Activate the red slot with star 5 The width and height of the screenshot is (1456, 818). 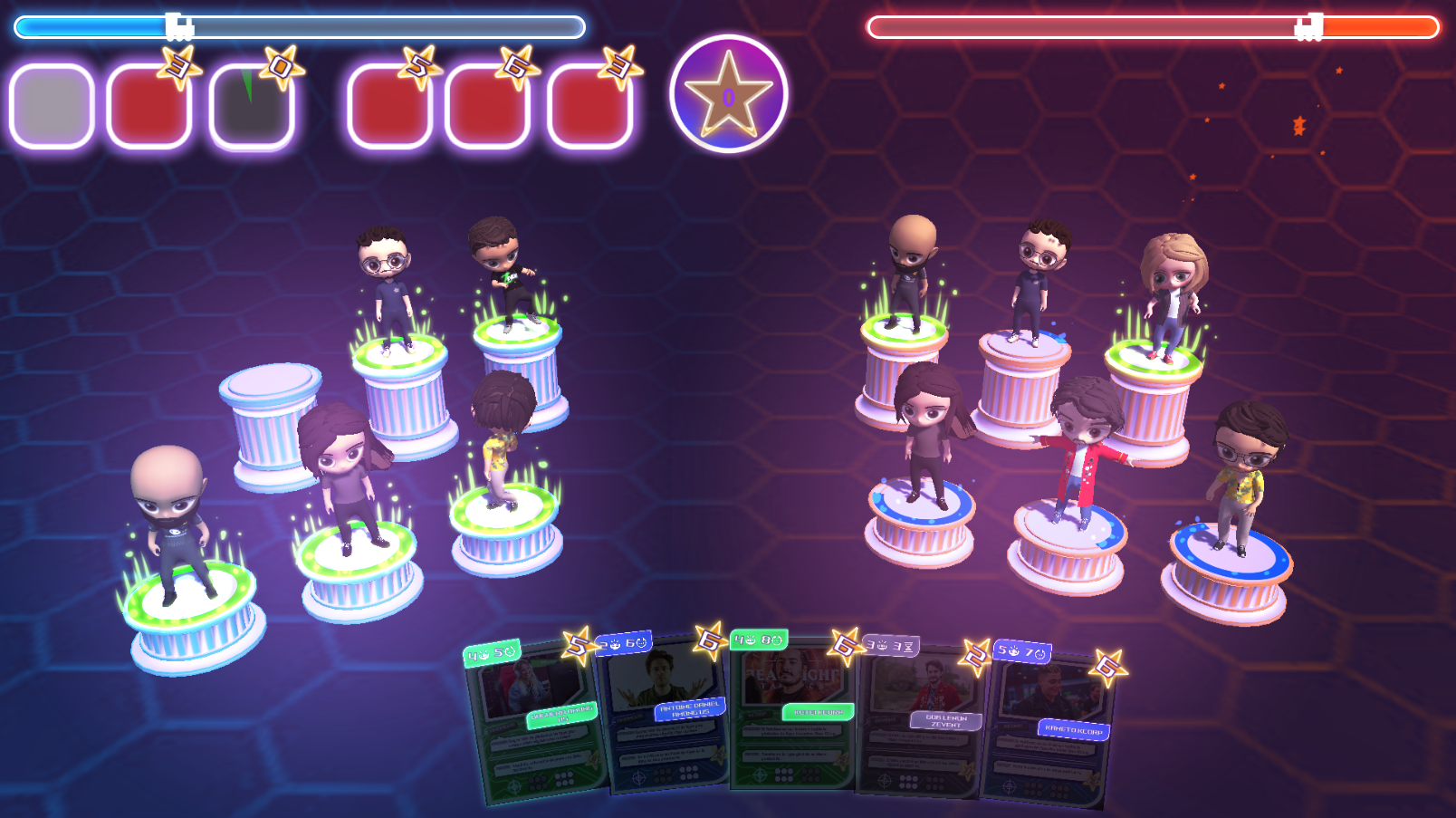click(389, 106)
